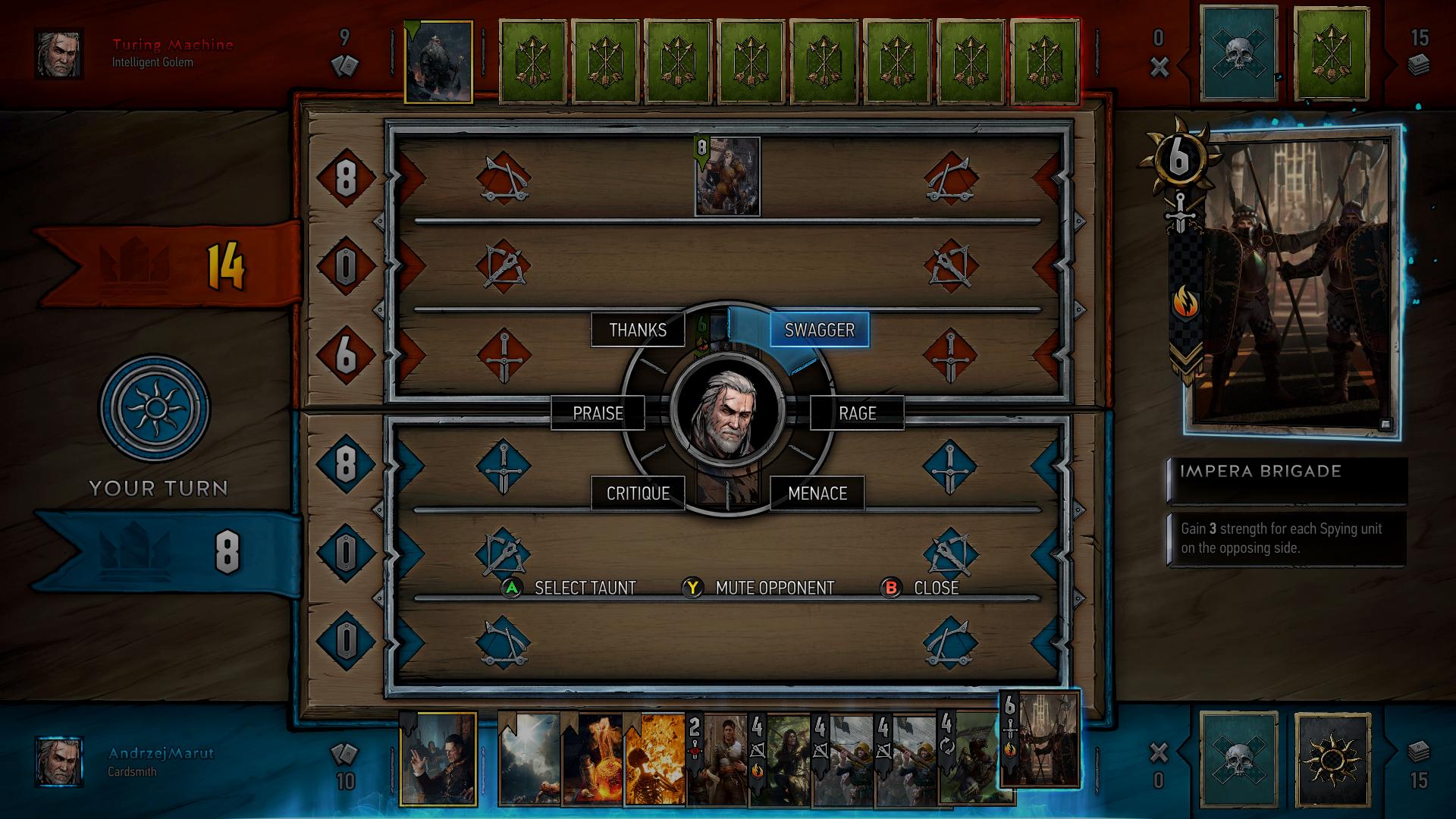Viewport: 1456px width, 819px height.
Task: Select the burning skeleton Scorch card in hand
Action: [654, 758]
